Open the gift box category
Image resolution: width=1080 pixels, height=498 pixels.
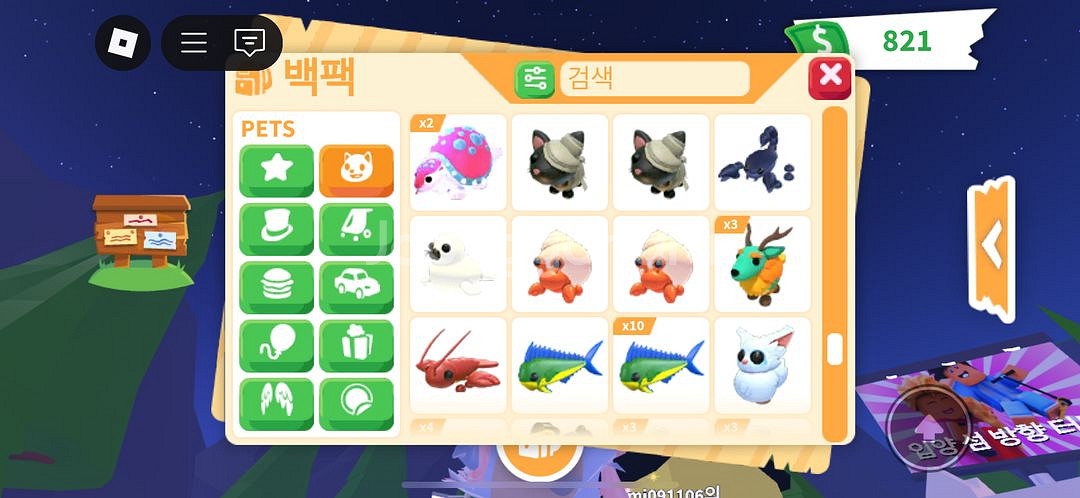point(356,346)
